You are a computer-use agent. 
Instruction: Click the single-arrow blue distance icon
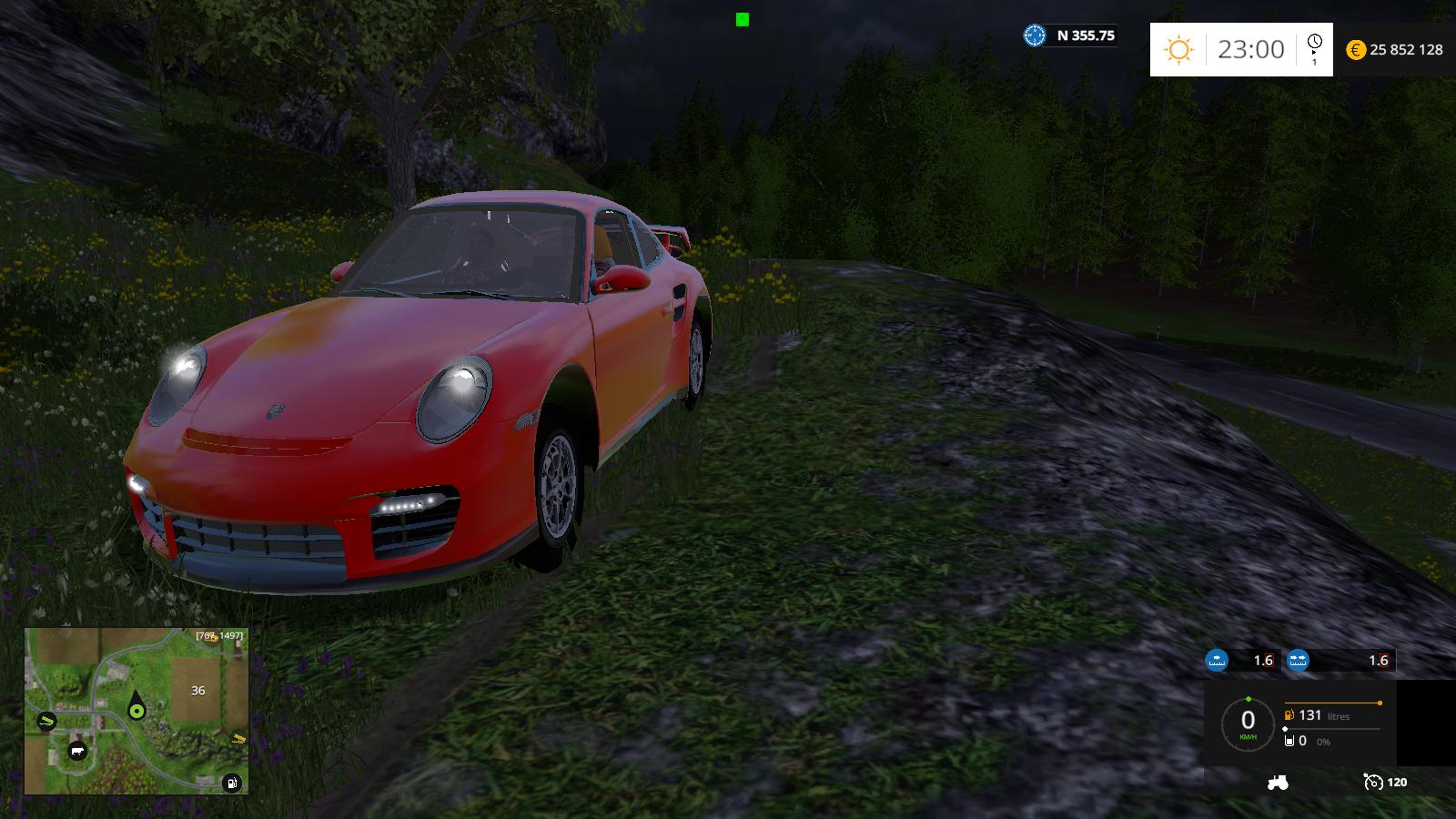pyautogui.click(x=1217, y=661)
